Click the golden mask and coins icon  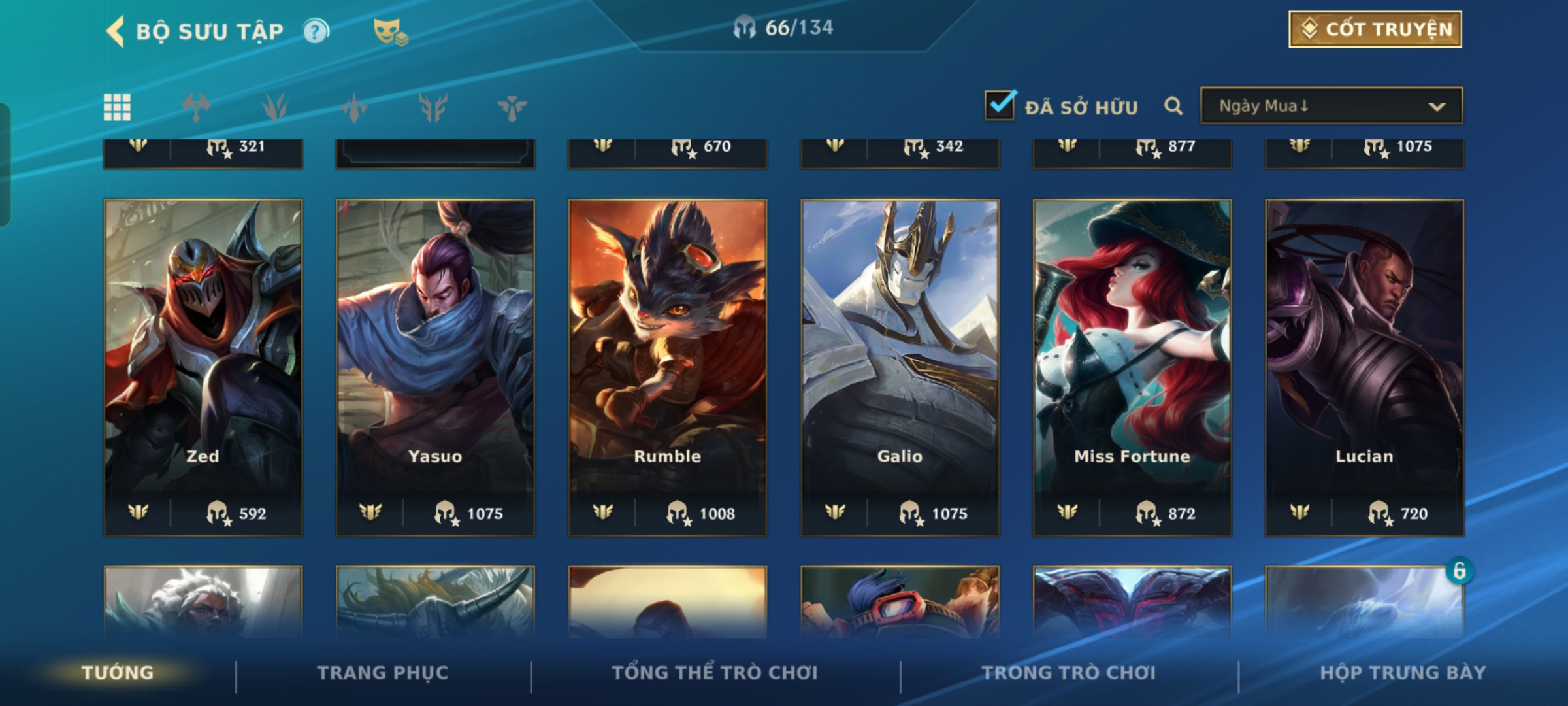point(390,31)
